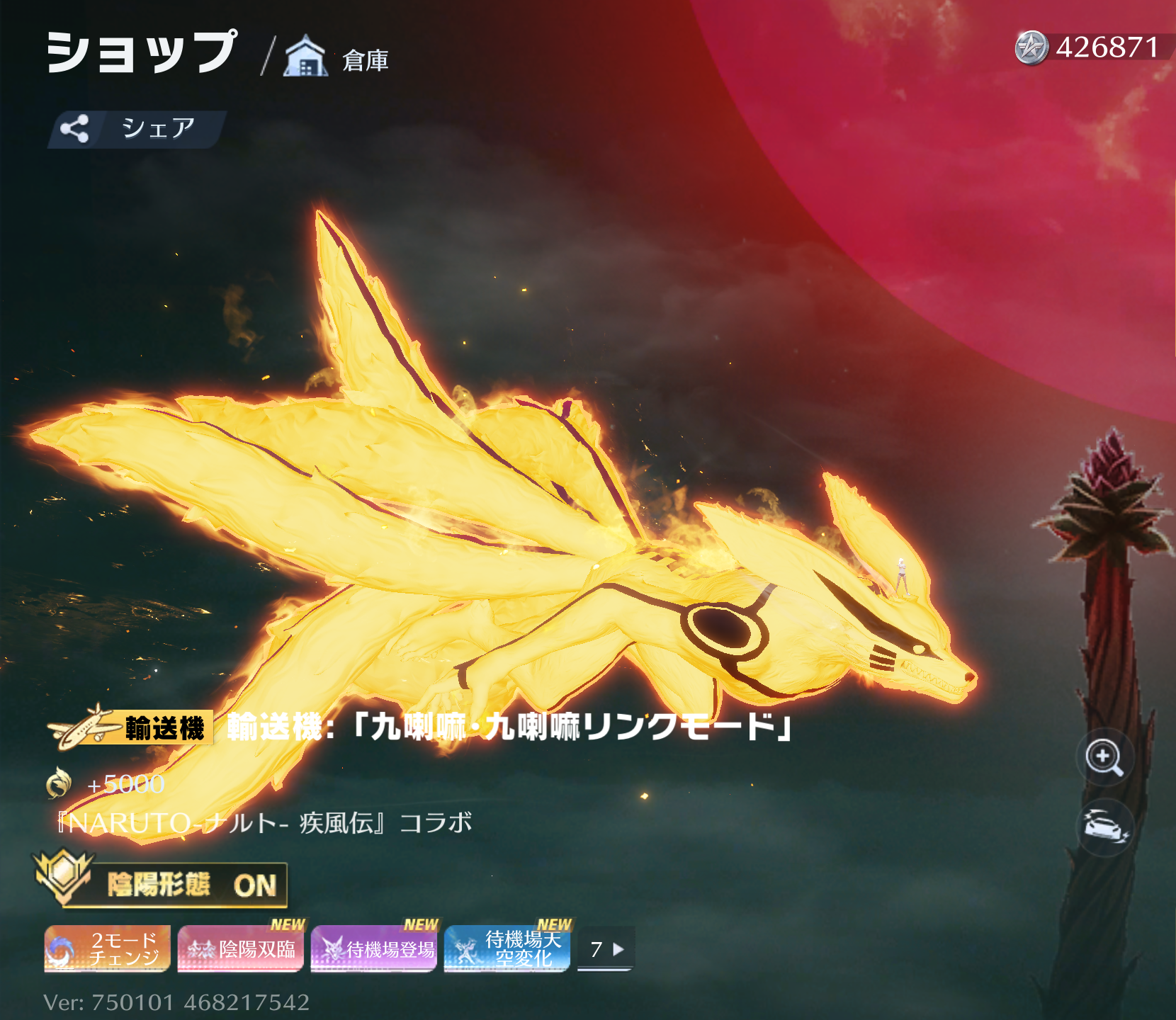Image resolution: width=1176 pixels, height=1020 pixels.
Task: Select the 待機場天空変化 feature tag
Action: coord(507,948)
